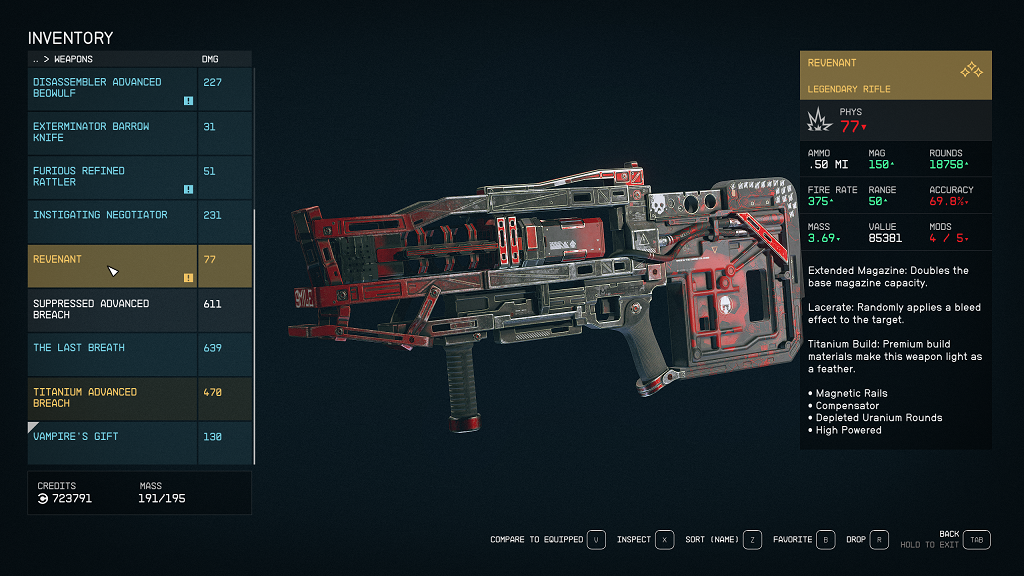This screenshot has height=576, width=1024.
Task: Click the highlighted Revenant rifle row
Action: tap(113, 265)
